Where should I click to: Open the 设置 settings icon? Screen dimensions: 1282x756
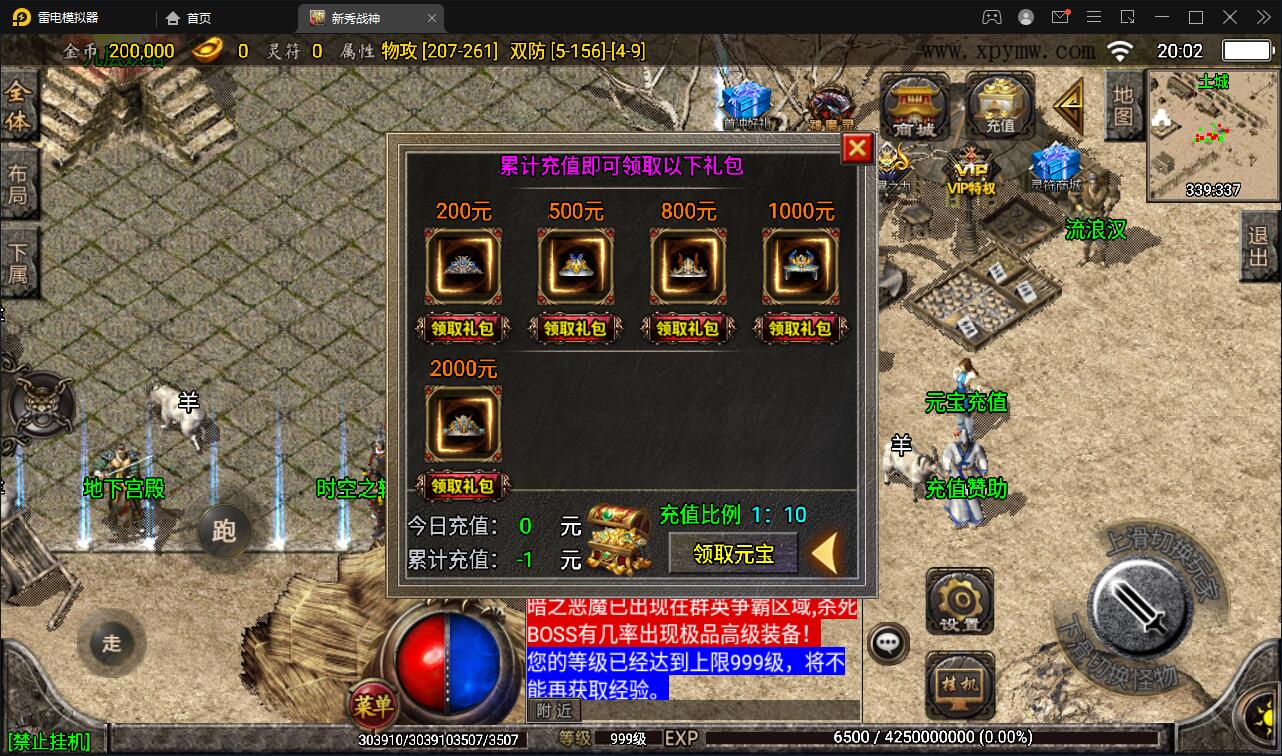959,600
